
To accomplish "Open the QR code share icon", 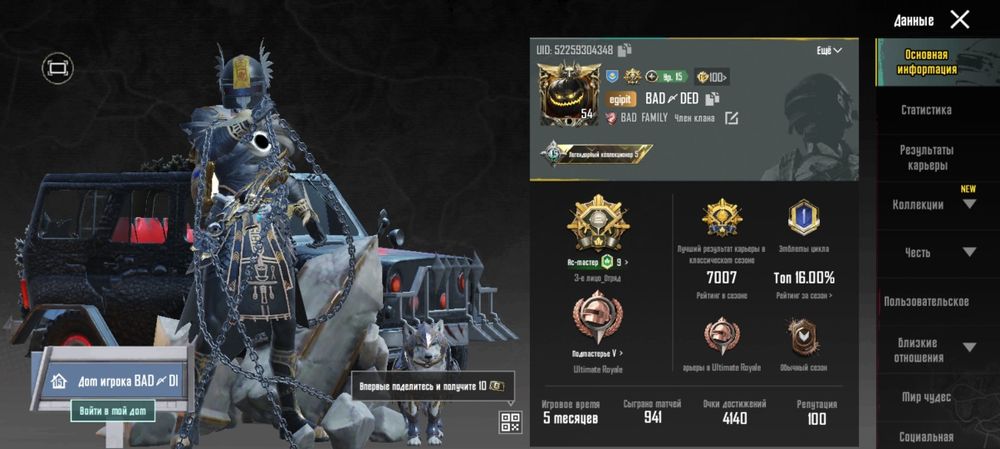I will (x=510, y=421).
